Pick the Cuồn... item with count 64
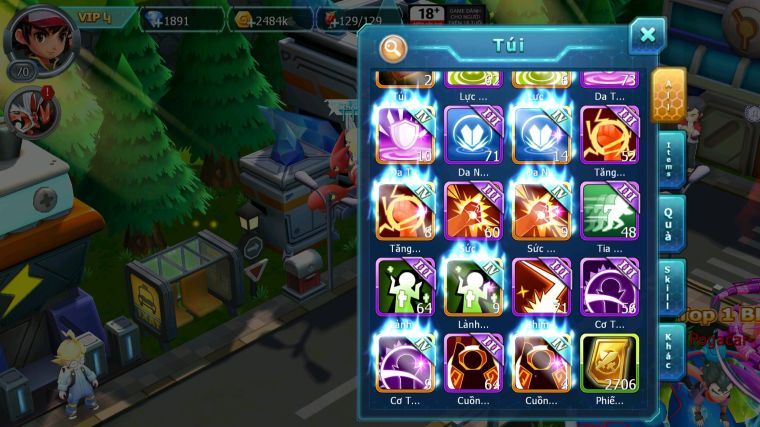Viewport: 760px width, 427px height. pos(473,361)
